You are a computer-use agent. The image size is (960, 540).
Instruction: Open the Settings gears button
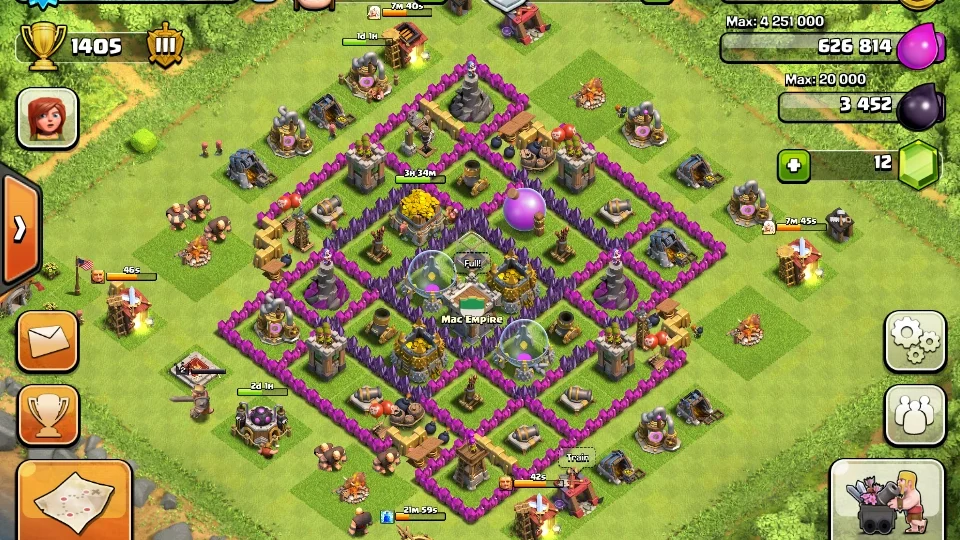[915, 342]
